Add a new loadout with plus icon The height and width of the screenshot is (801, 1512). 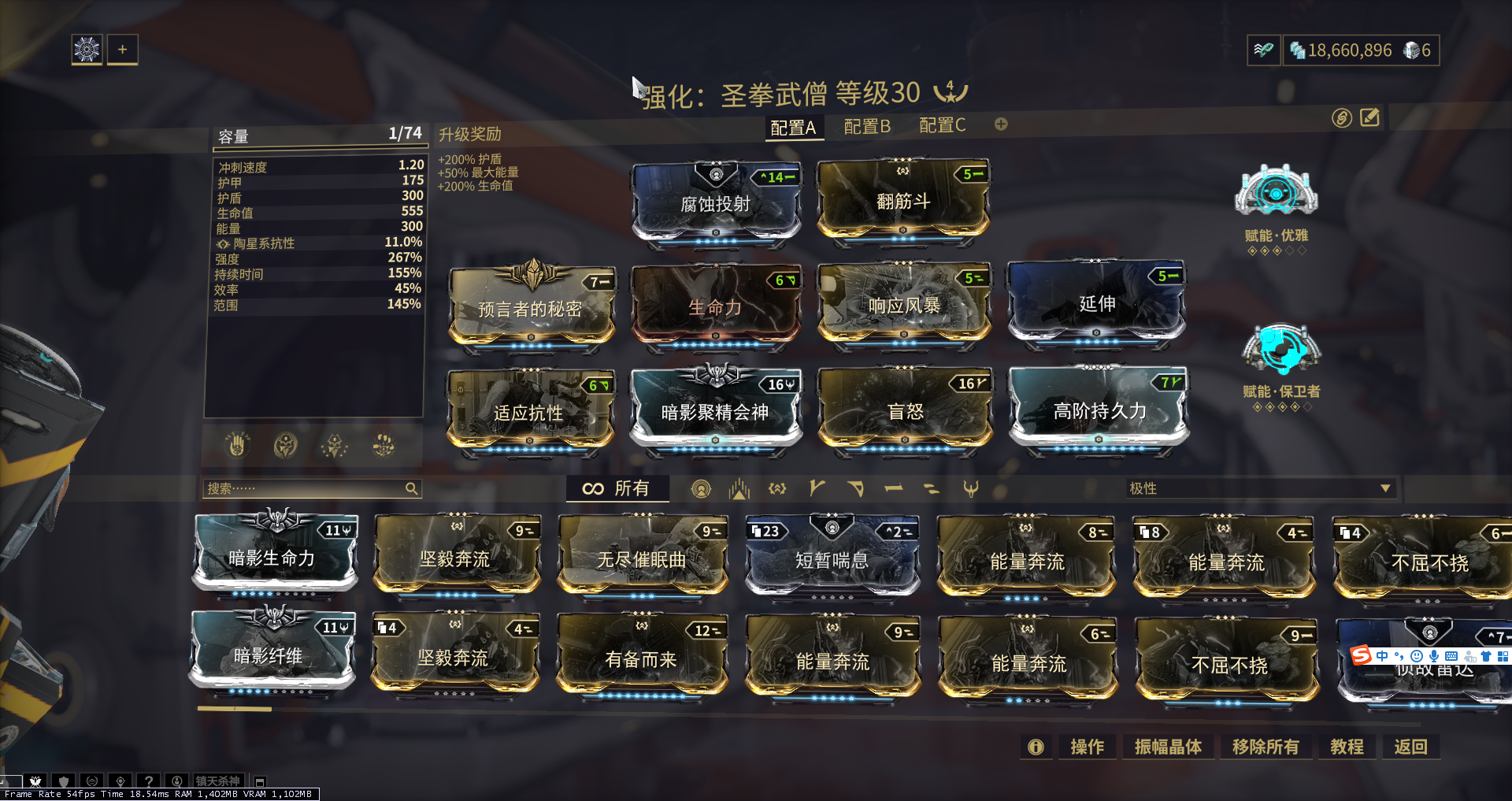click(1001, 124)
